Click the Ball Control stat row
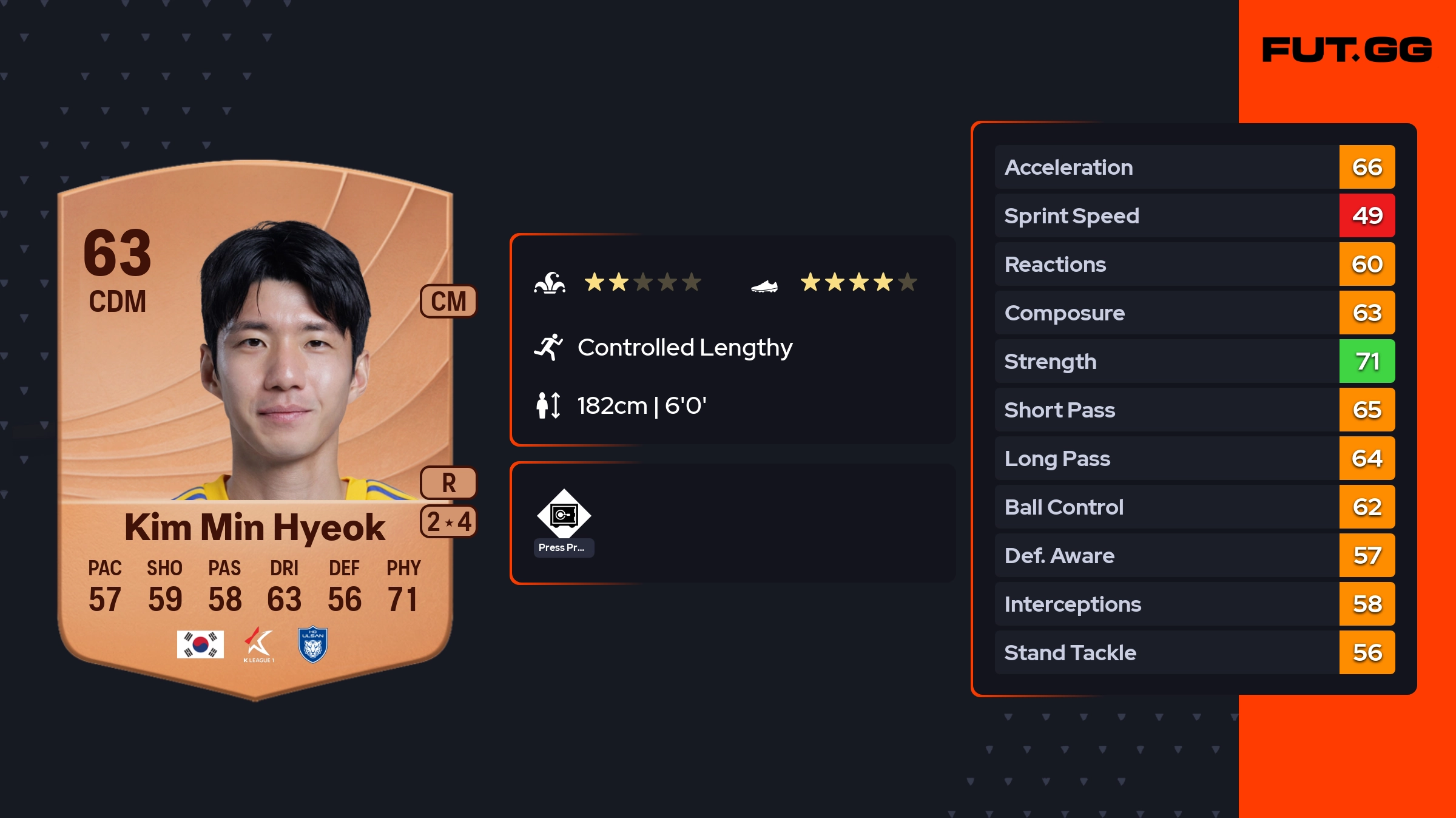 point(1194,507)
